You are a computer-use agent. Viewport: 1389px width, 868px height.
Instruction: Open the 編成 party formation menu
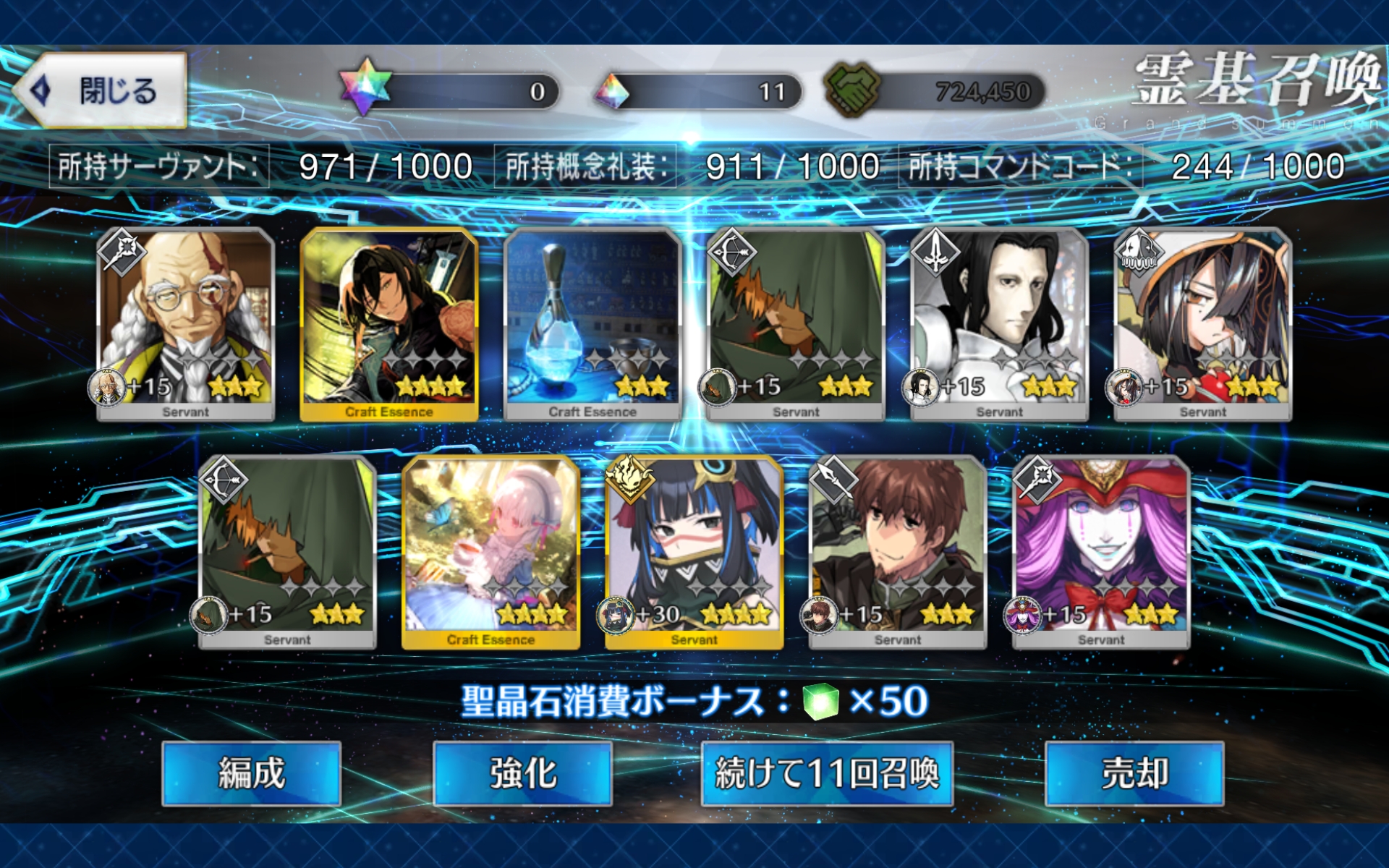point(251,773)
